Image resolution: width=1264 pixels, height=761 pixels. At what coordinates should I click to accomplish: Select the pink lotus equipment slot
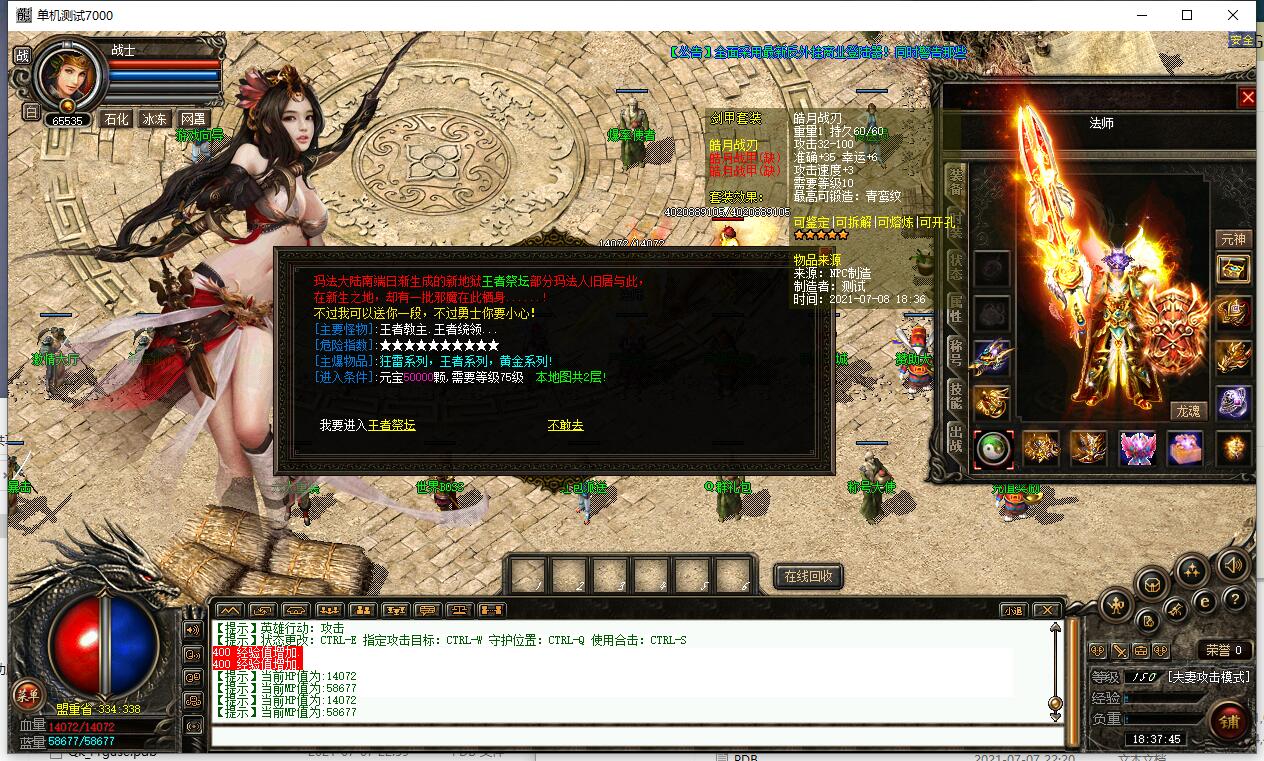(x=1137, y=449)
